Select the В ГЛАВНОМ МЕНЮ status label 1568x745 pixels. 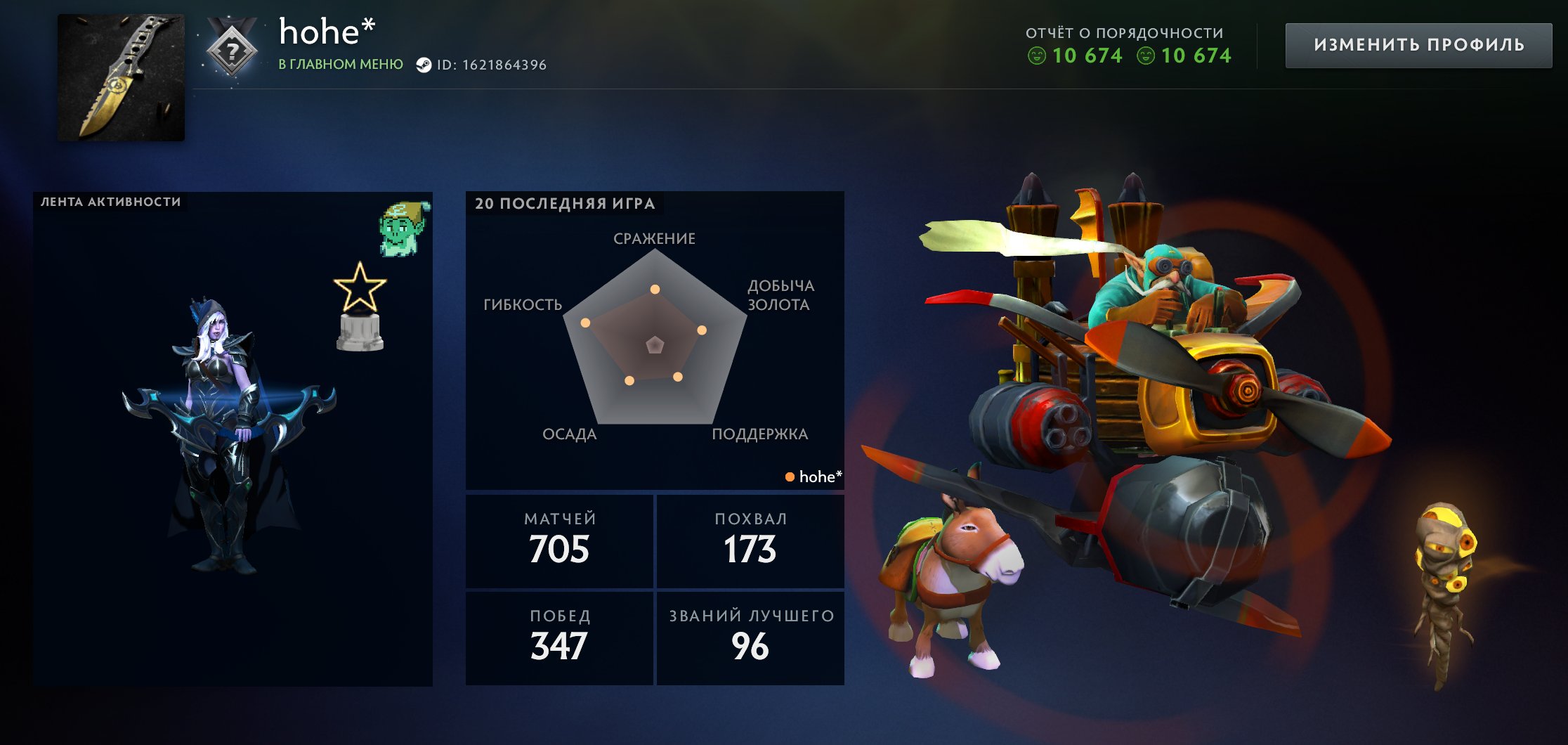click(341, 65)
